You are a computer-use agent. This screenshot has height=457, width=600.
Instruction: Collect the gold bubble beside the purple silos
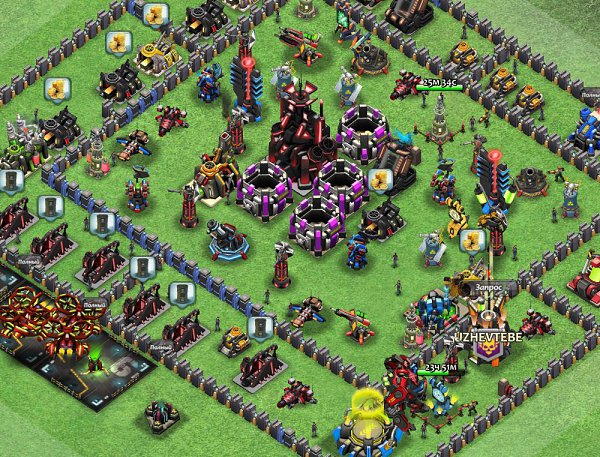click(379, 180)
